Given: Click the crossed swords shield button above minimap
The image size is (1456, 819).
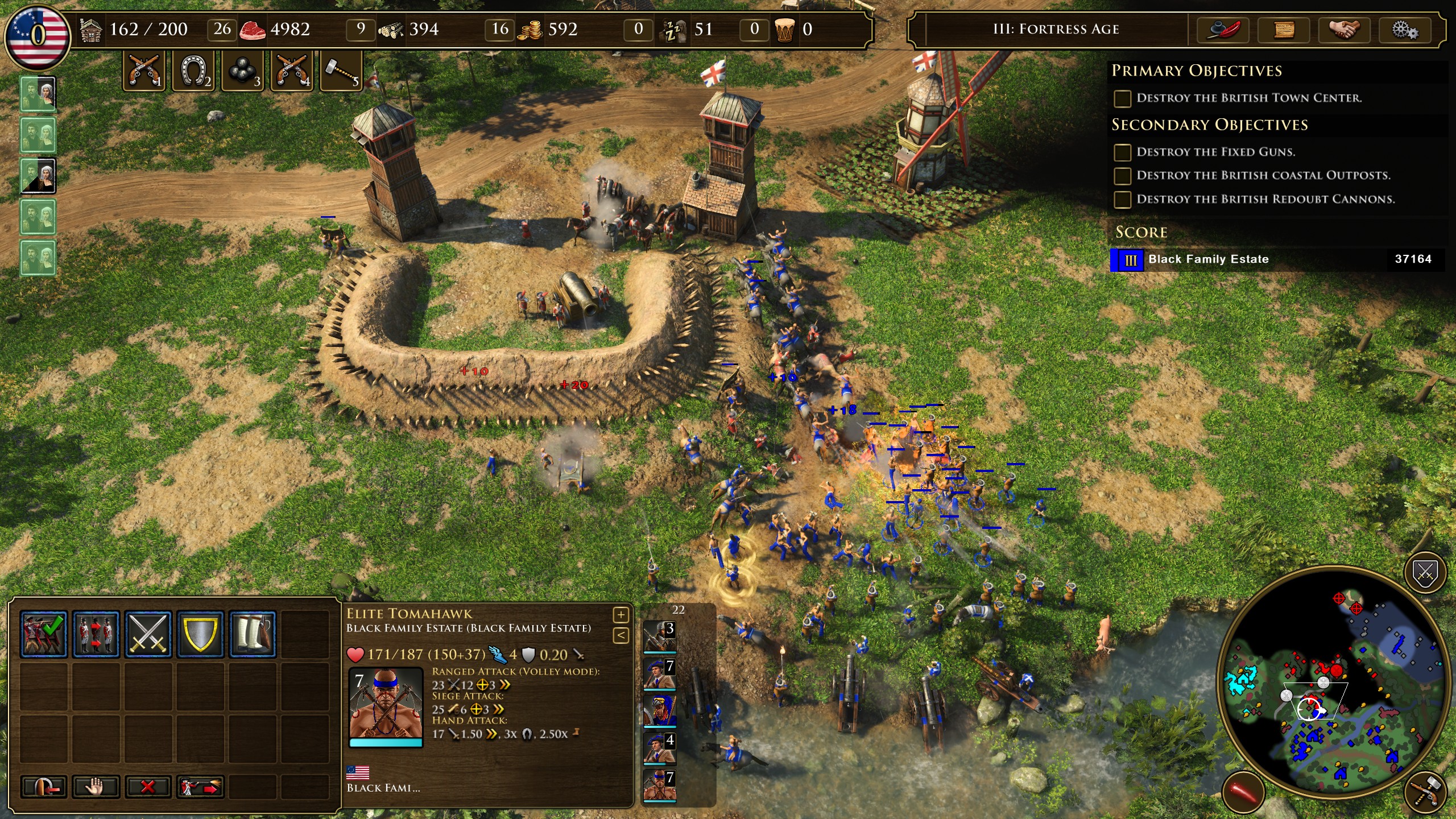Looking at the screenshot, I should point(1425,573).
